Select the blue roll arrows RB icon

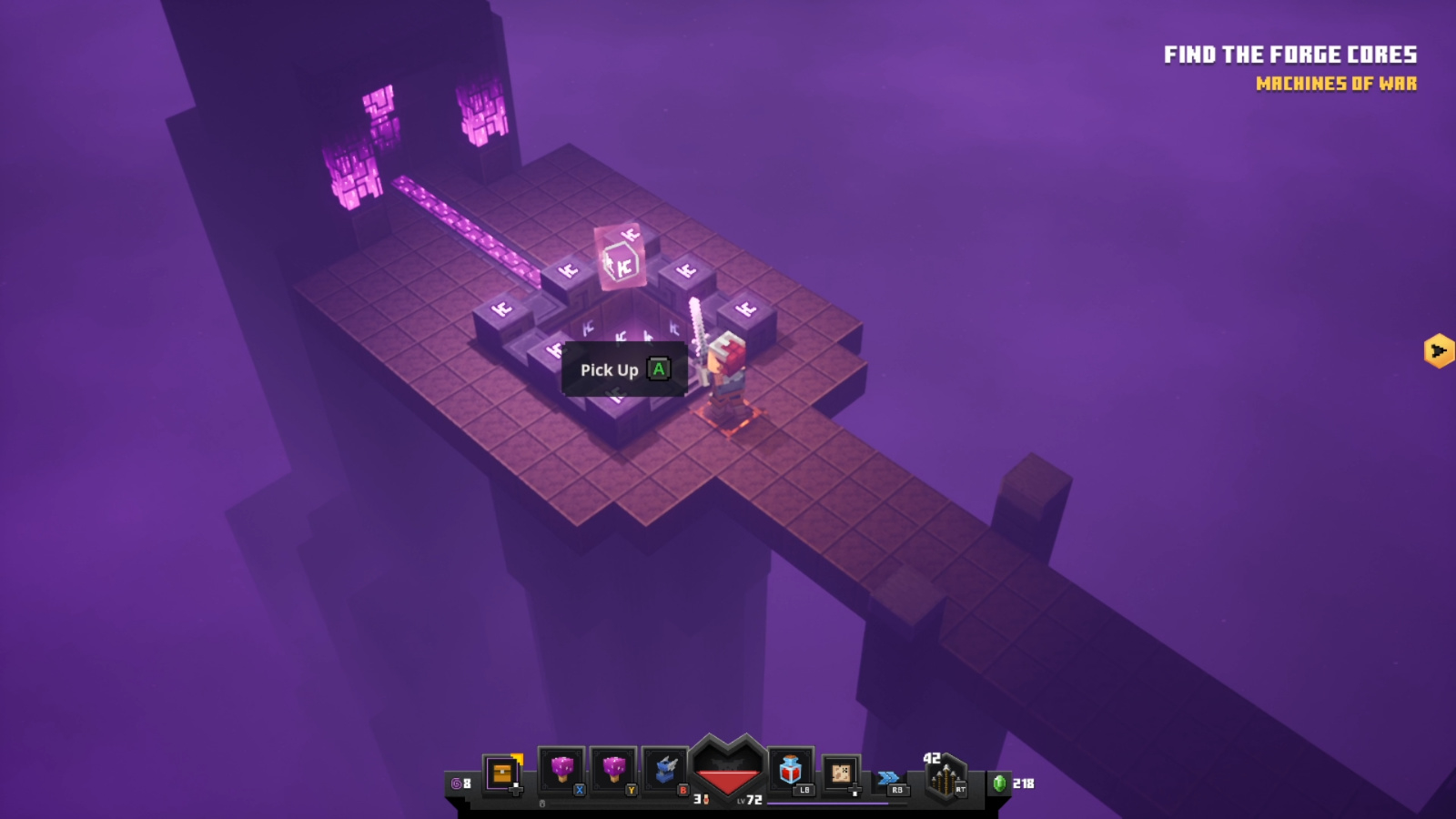pos(890,777)
